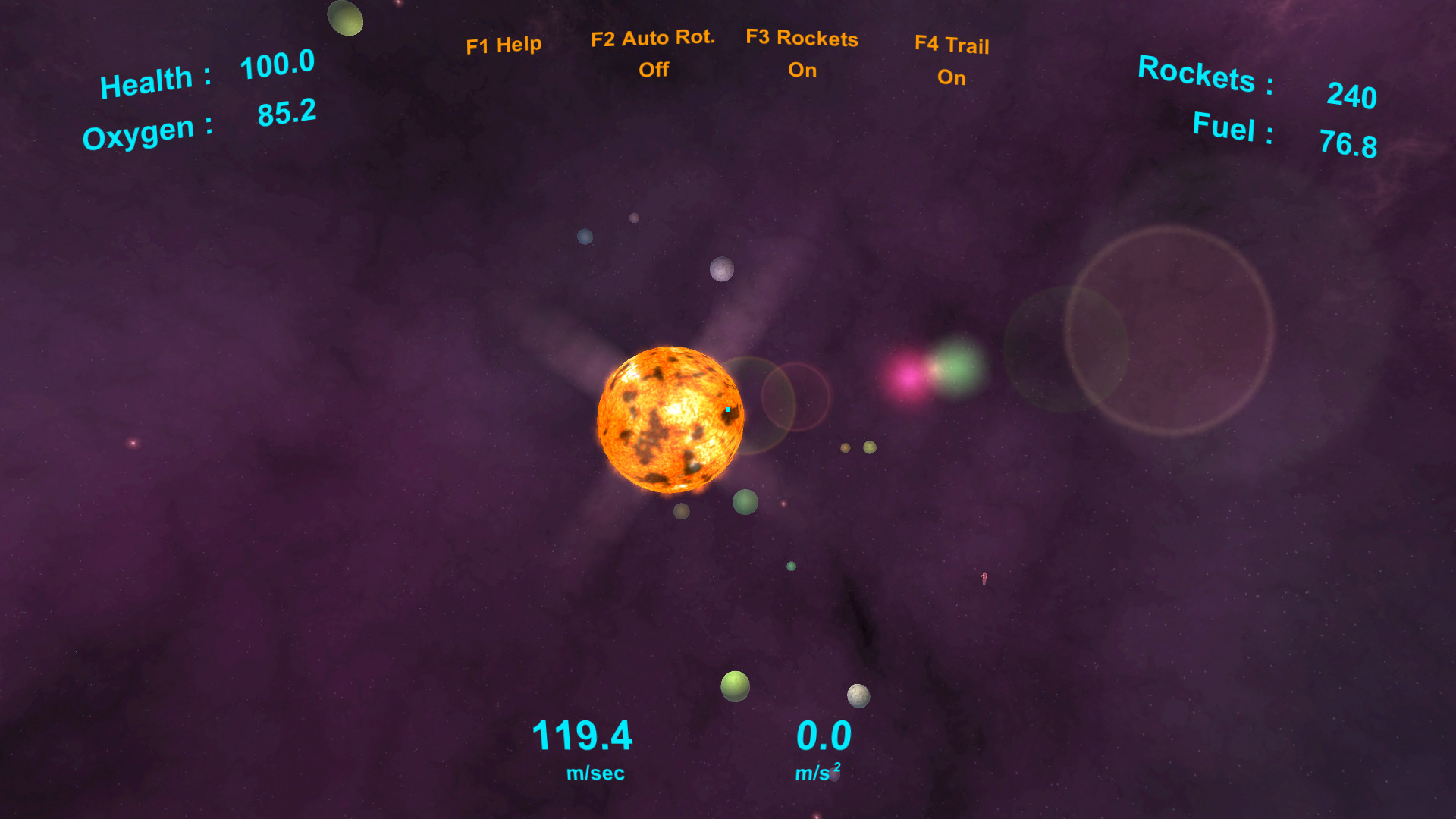
Task: Select the pink glowing star
Action: tap(908, 379)
